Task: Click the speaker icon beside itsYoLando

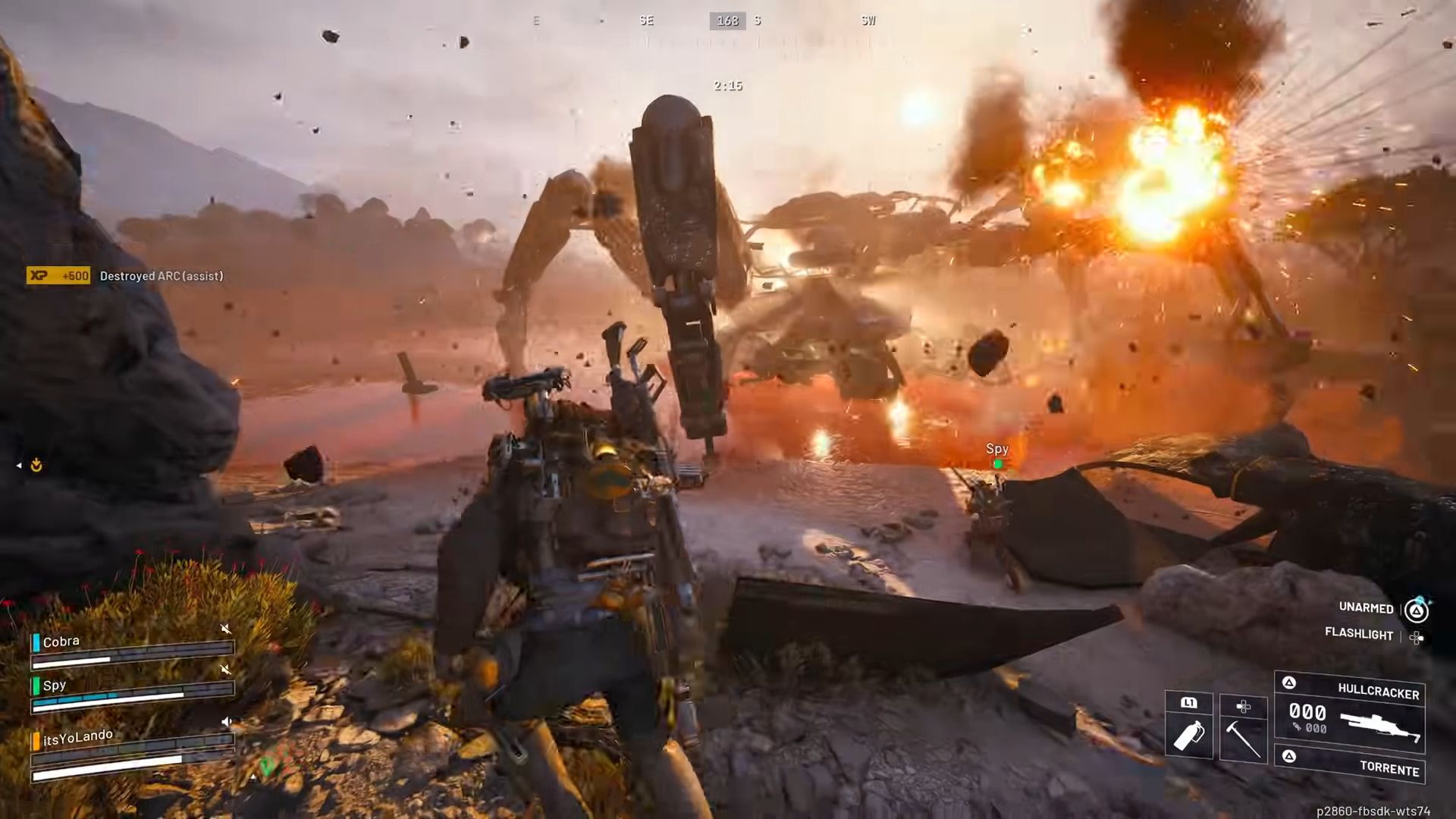Action: (x=225, y=721)
